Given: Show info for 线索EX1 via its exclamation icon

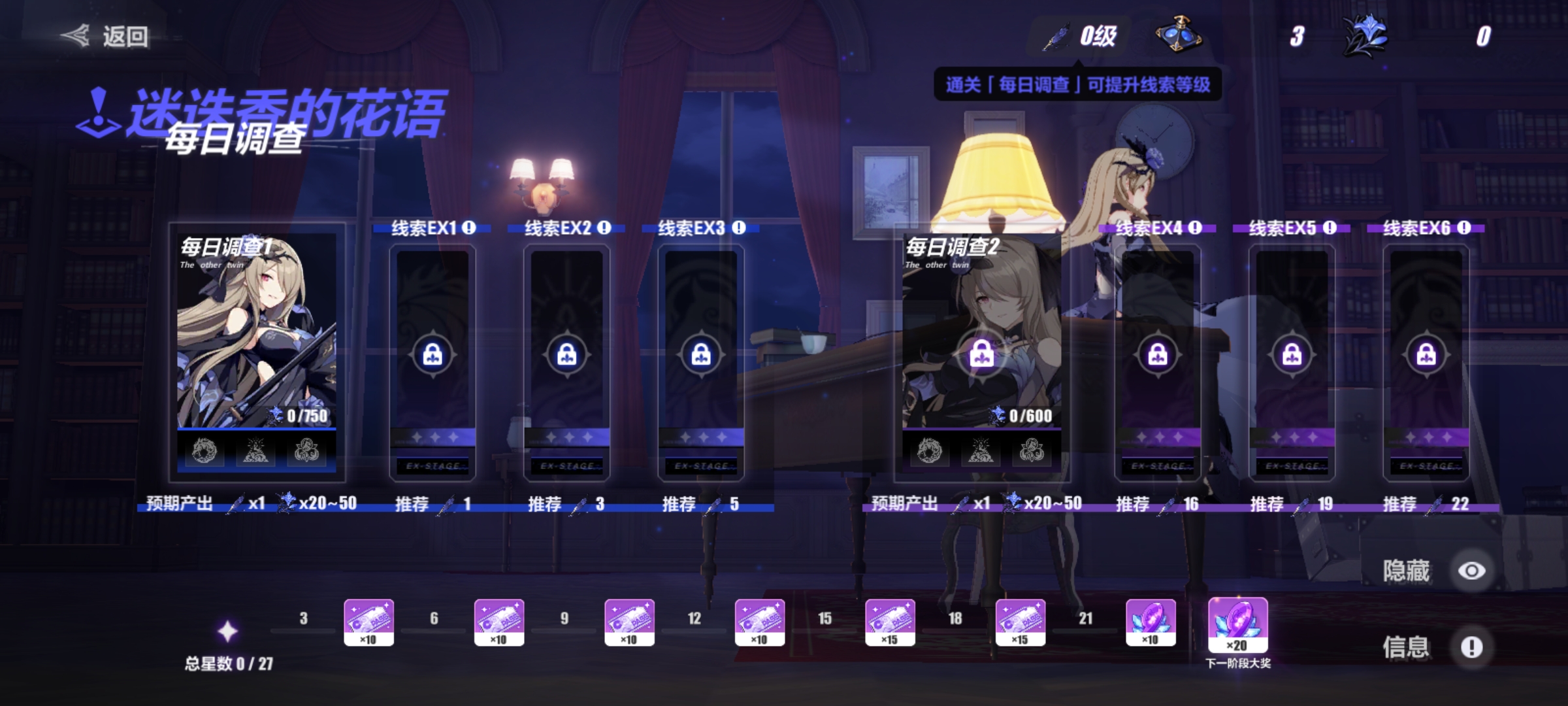Looking at the screenshot, I should point(469,227).
